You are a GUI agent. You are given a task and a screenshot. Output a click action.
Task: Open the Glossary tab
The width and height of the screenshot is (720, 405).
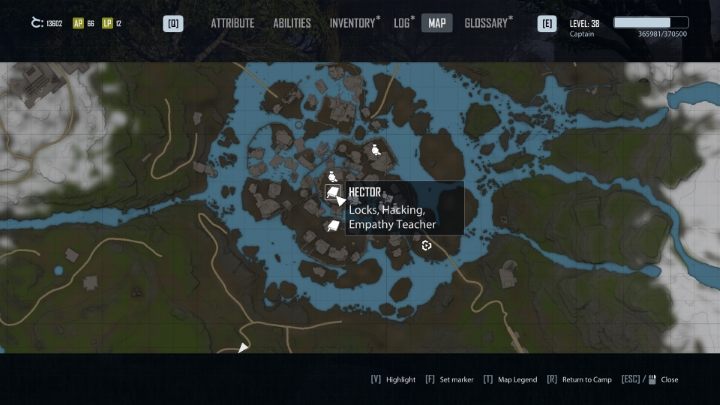tap(487, 23)
